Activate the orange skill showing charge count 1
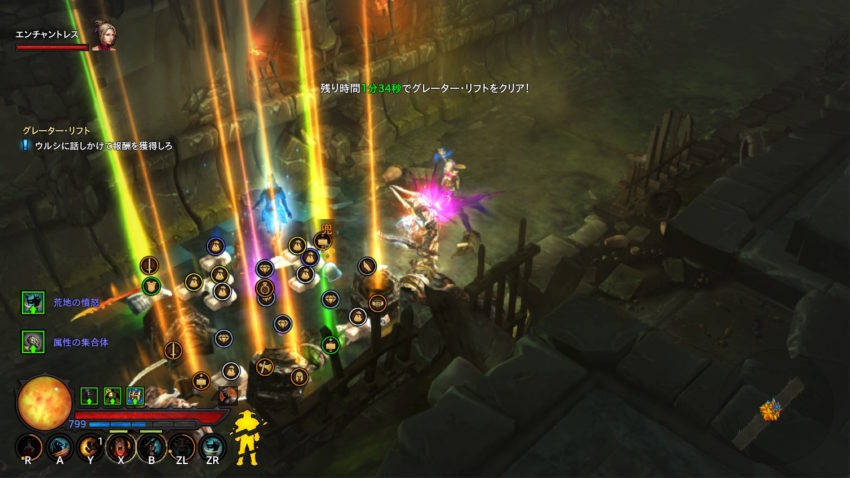The height and width of the screenshot is (478, 850). (x=92, y=447)
